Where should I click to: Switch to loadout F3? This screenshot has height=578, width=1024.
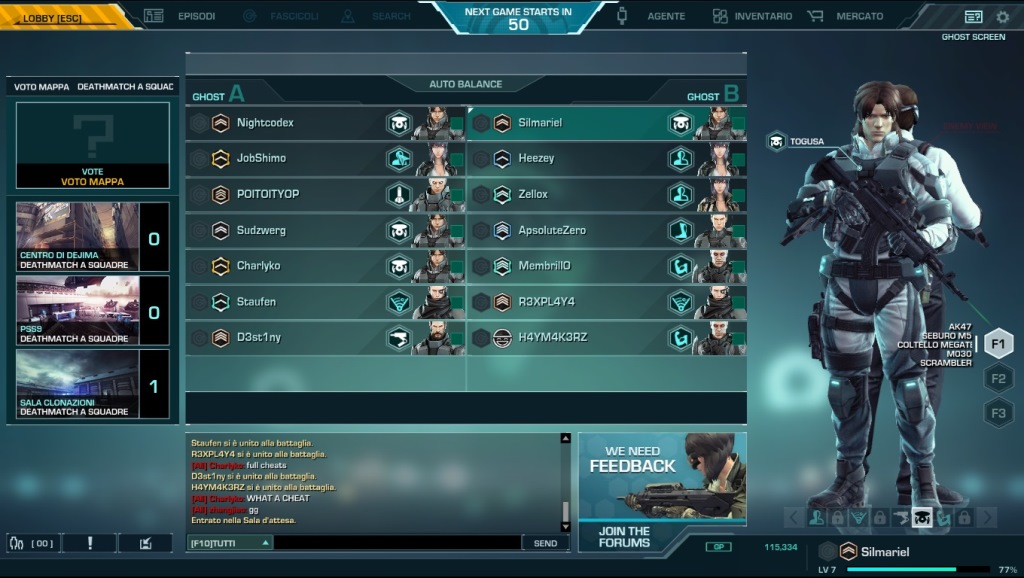click(x=998, y=412)
